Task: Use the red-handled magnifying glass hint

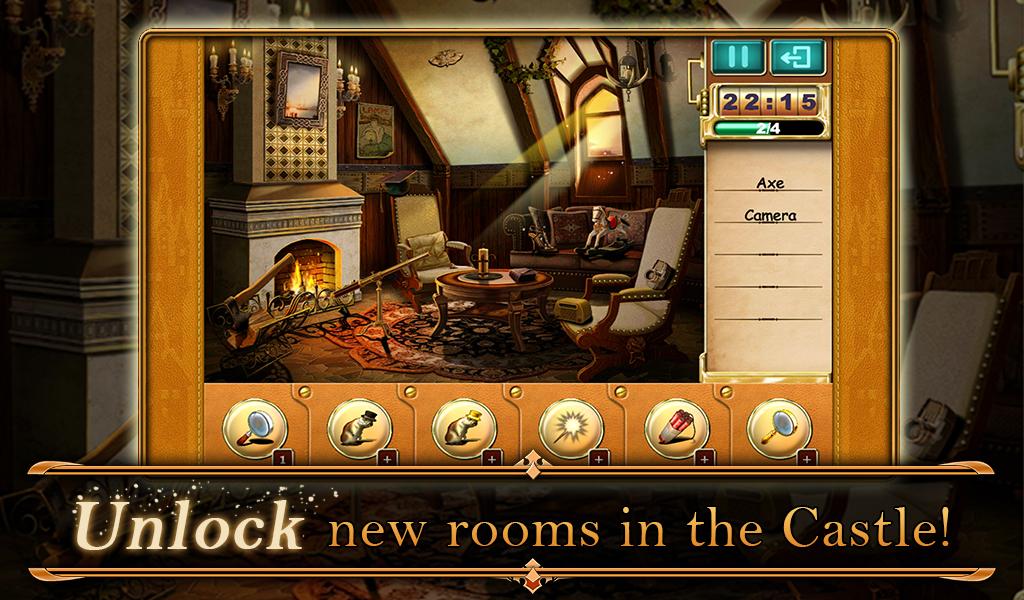Action: [x=255, y=430]
